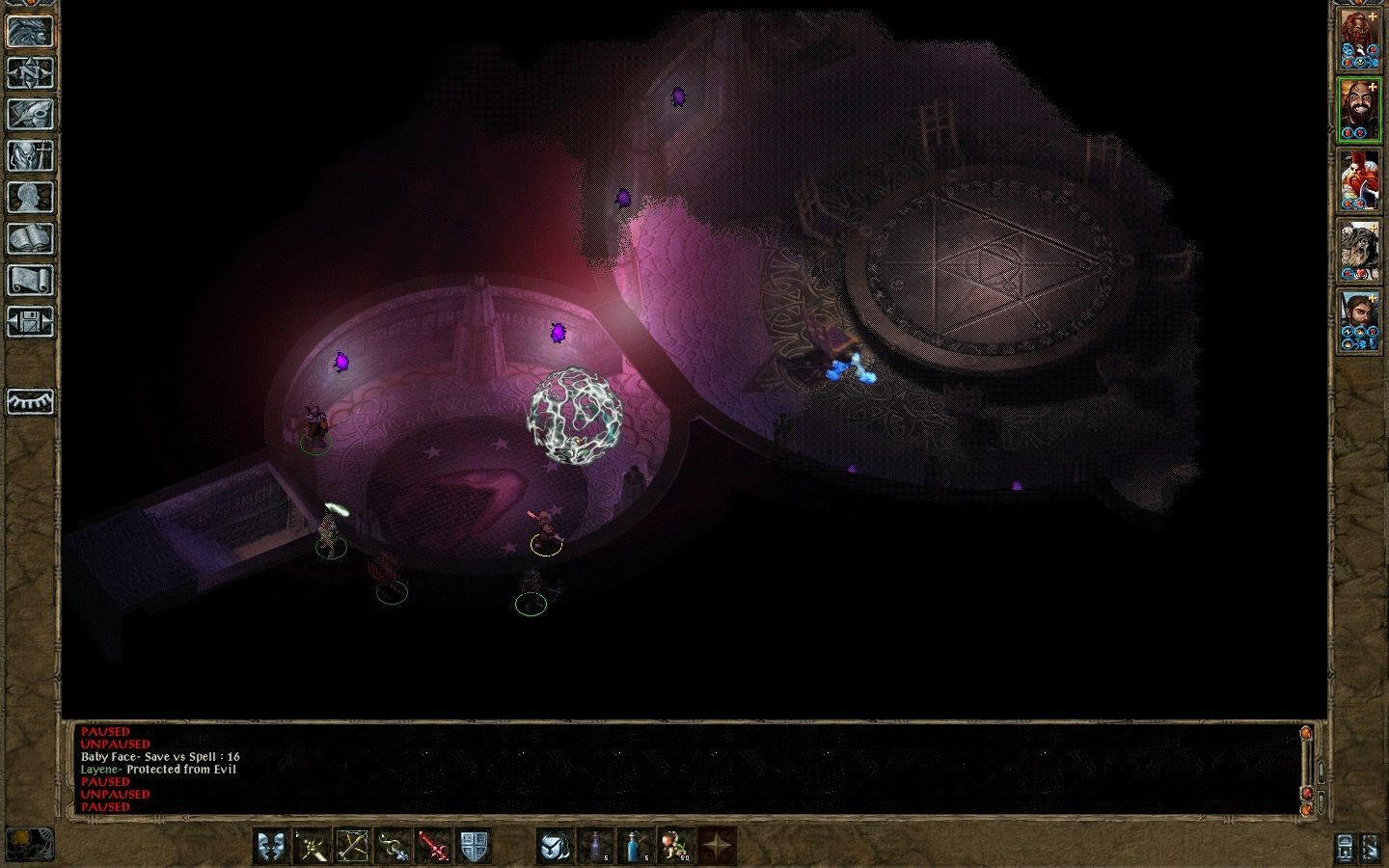Open the options floppy disk button
The height and width of the screenshot is (868, 1389).
(30, 321)
